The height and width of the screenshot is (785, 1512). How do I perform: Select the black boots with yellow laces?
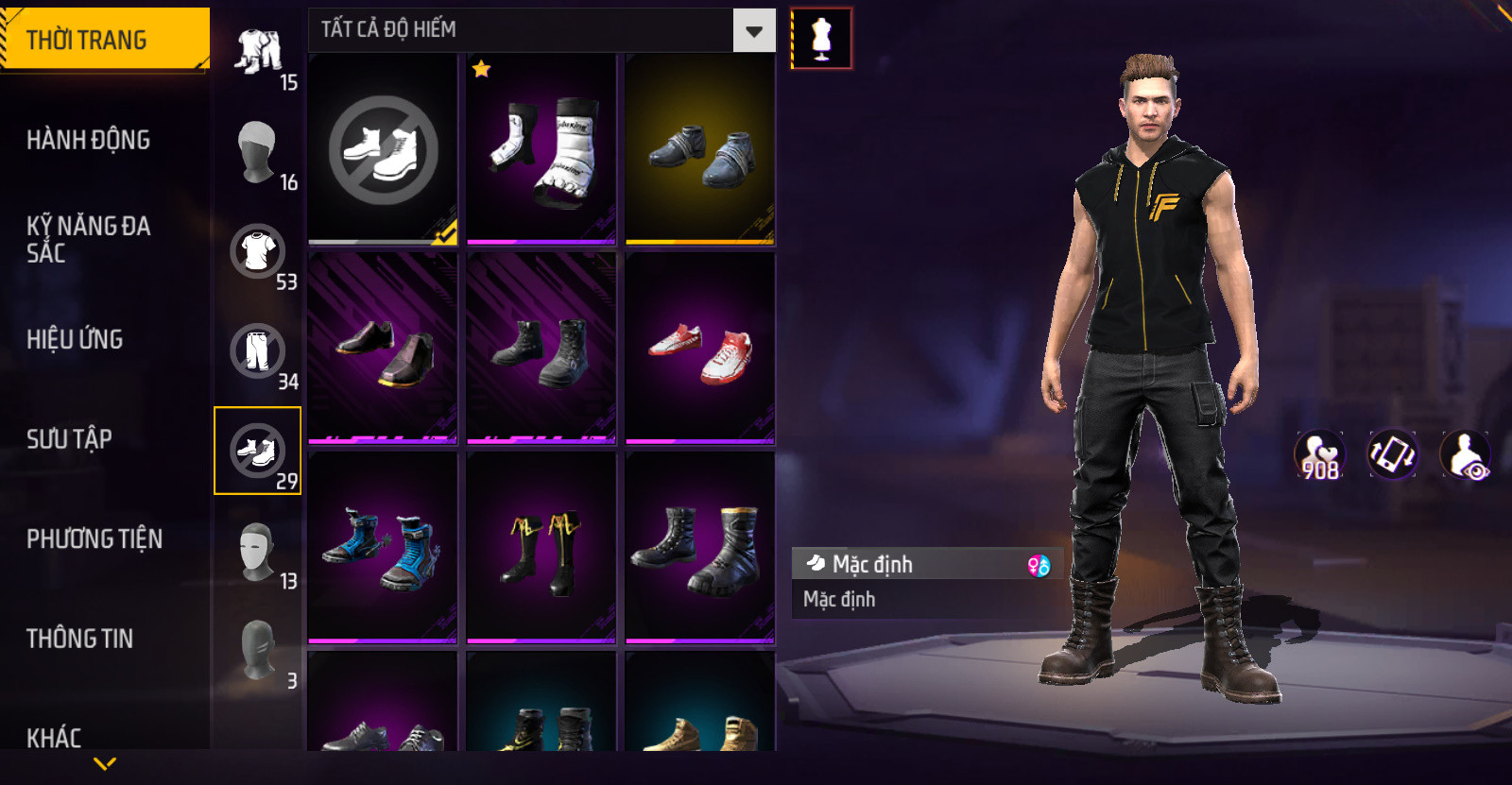(541, 548)
